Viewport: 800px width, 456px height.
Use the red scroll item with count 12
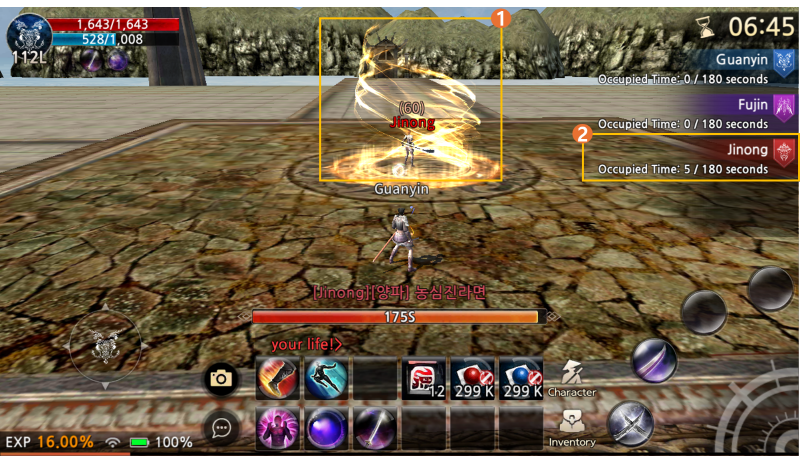[x=424, y=379]
